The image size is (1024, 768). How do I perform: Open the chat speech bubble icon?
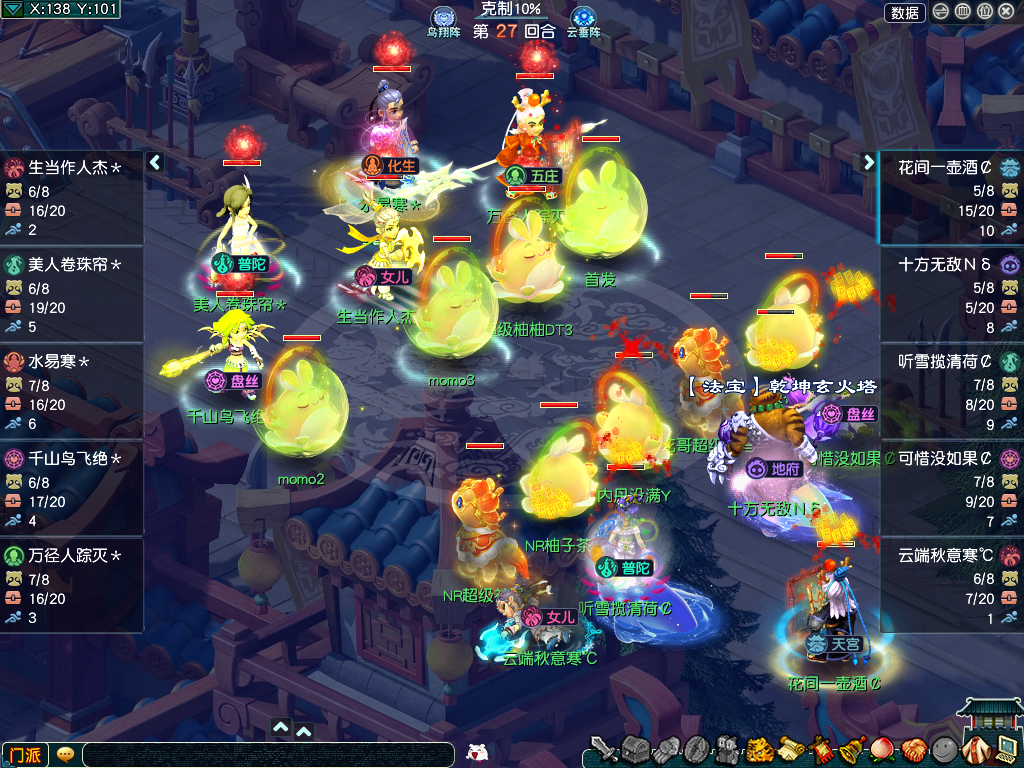tap(65, 754)
